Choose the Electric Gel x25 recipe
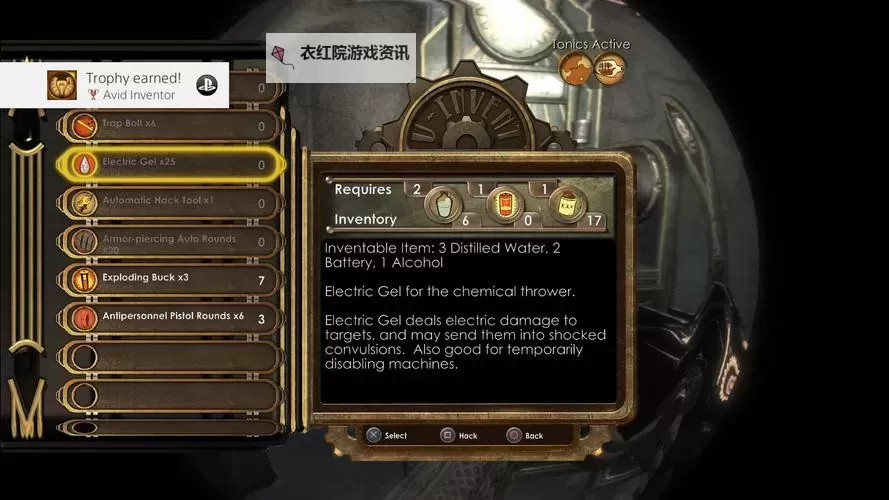This screenshot has height=500, width=889. [x=170, y=164]
